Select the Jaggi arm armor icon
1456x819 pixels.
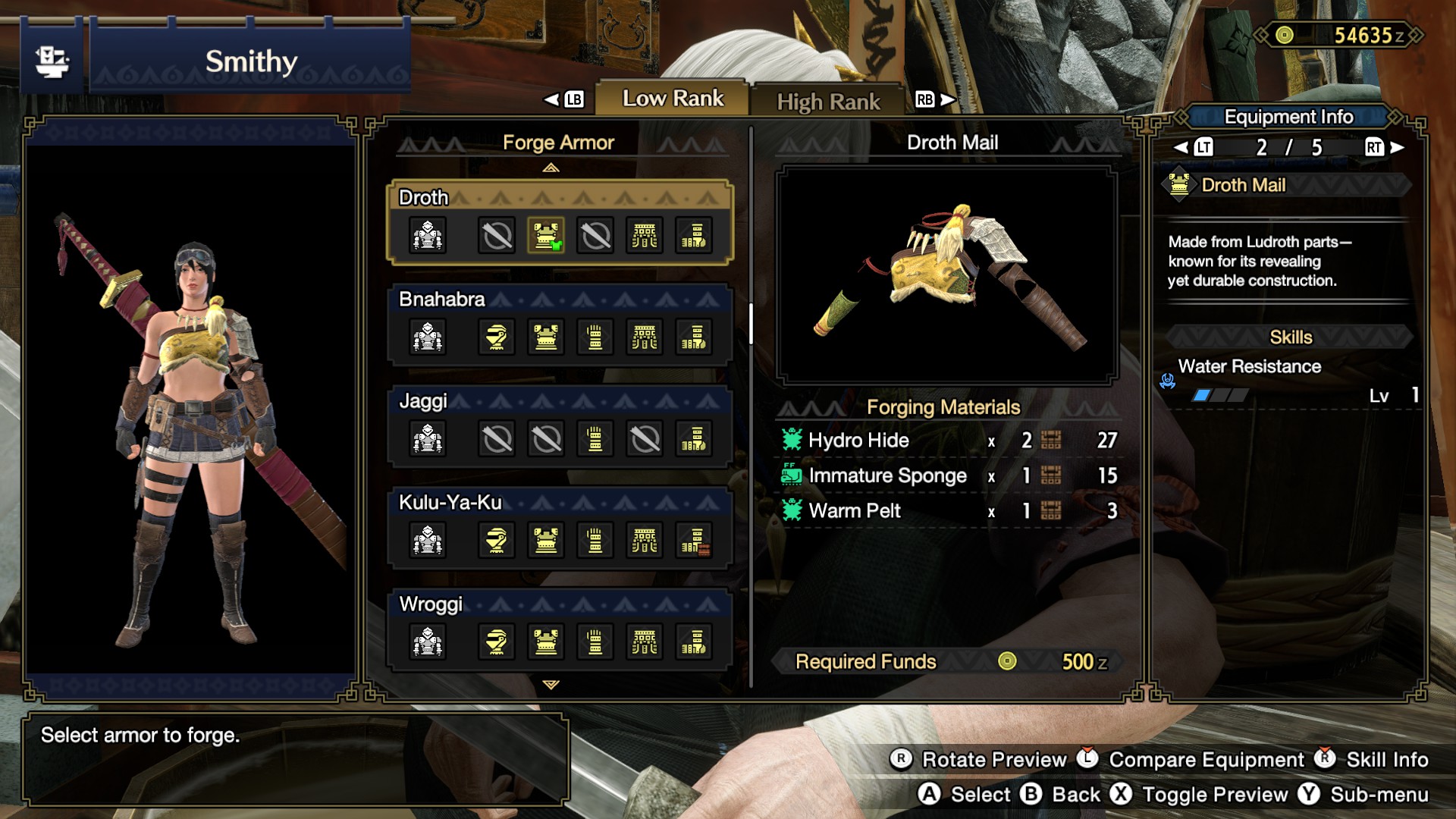pos(595,439)
